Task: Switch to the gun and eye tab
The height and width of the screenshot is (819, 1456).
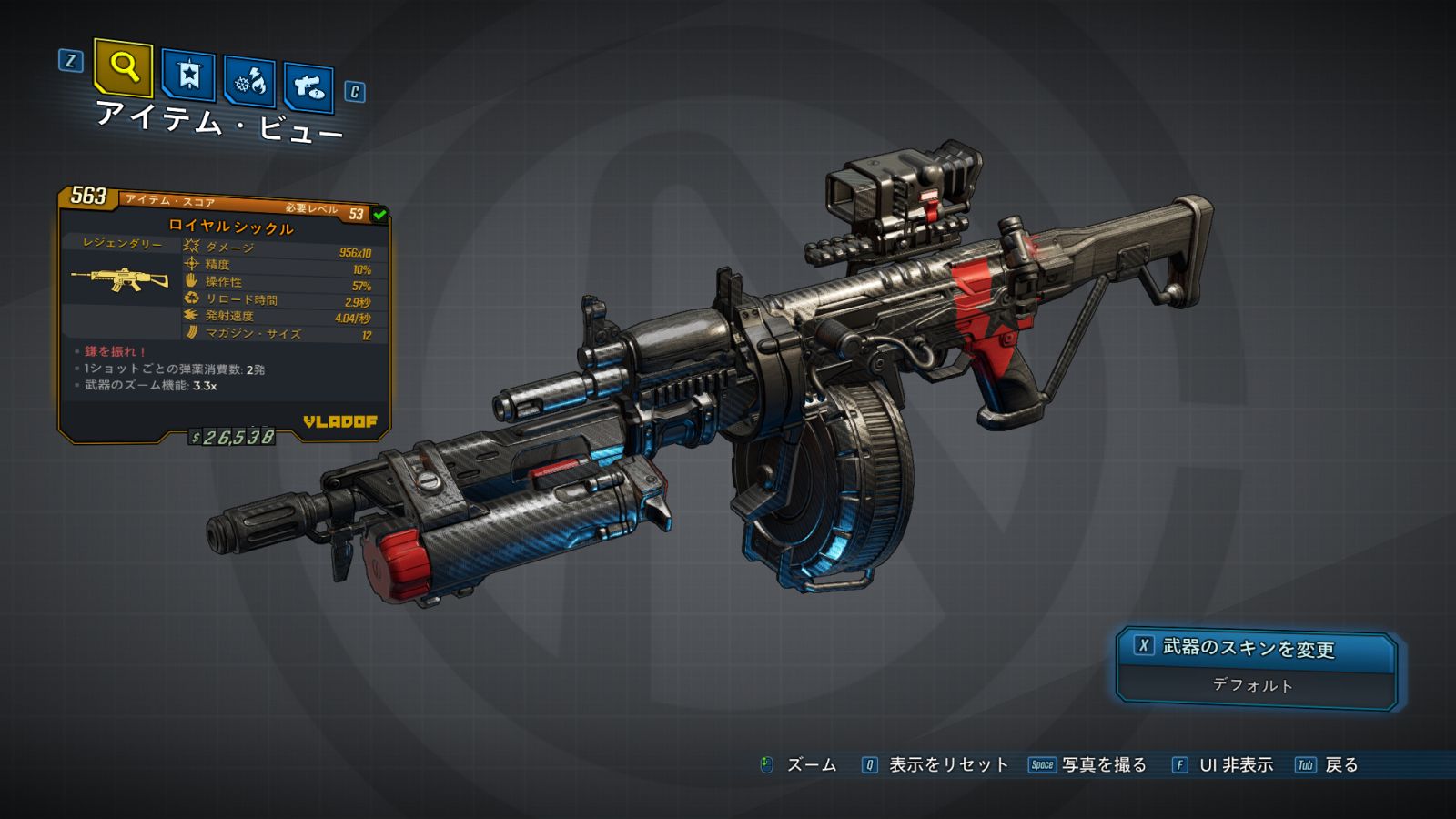Action: 308,87
